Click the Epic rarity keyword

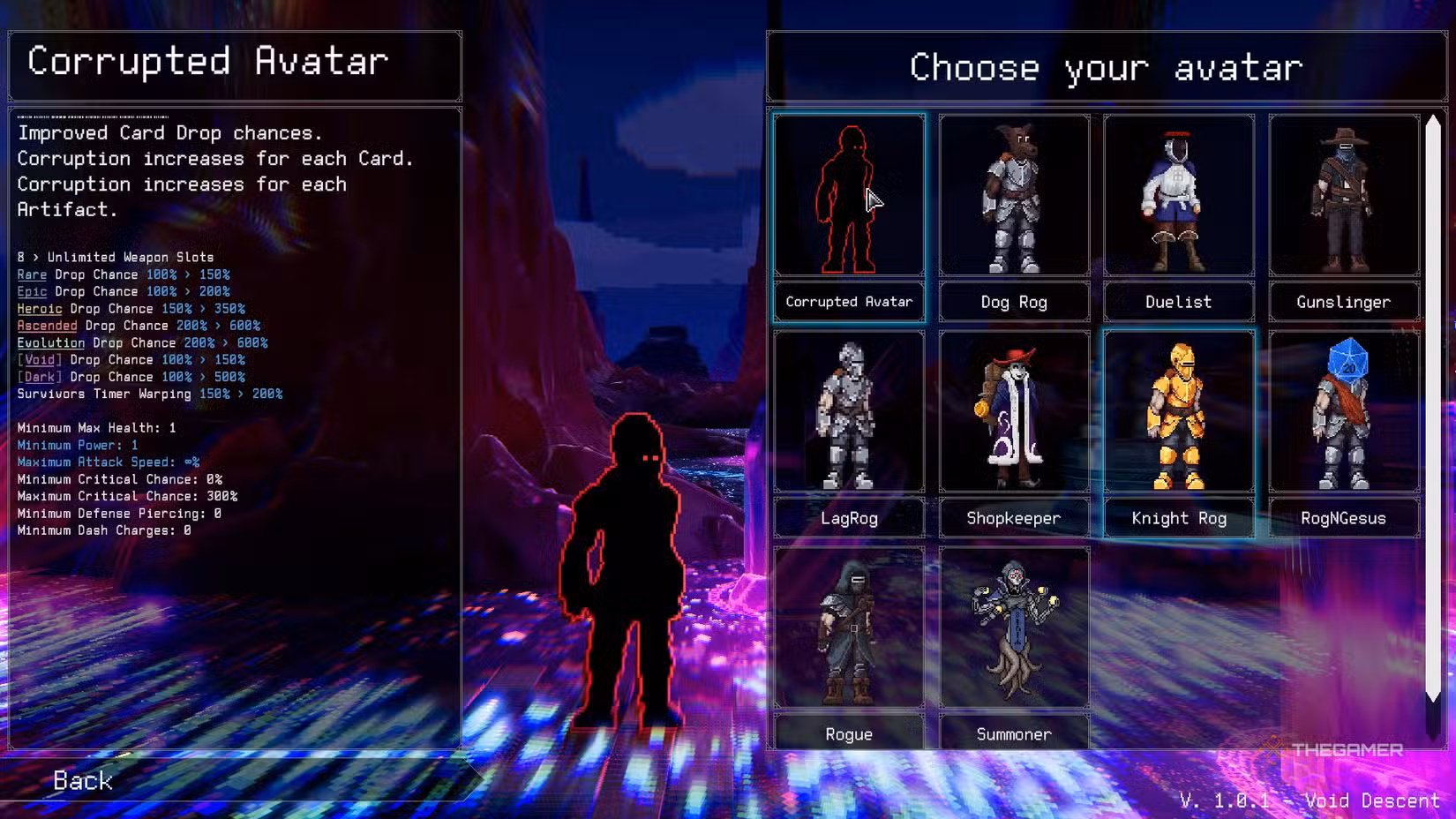(32, 291)
